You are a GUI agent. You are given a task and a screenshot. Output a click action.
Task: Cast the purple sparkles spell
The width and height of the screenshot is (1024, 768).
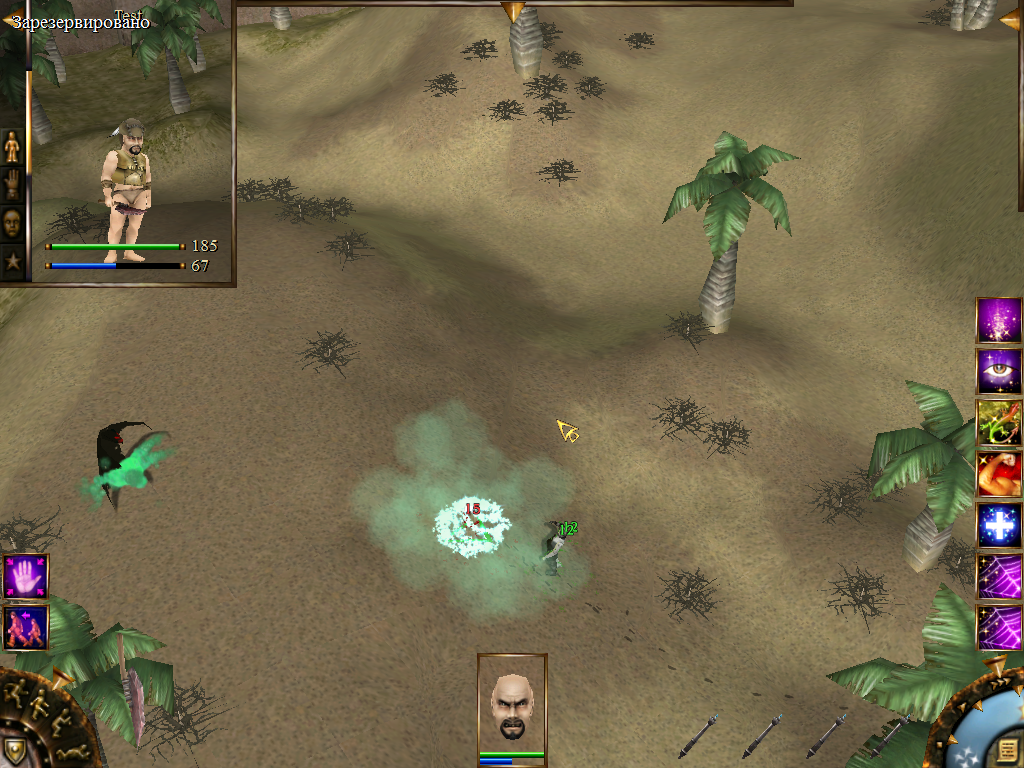tap(998, 320)
